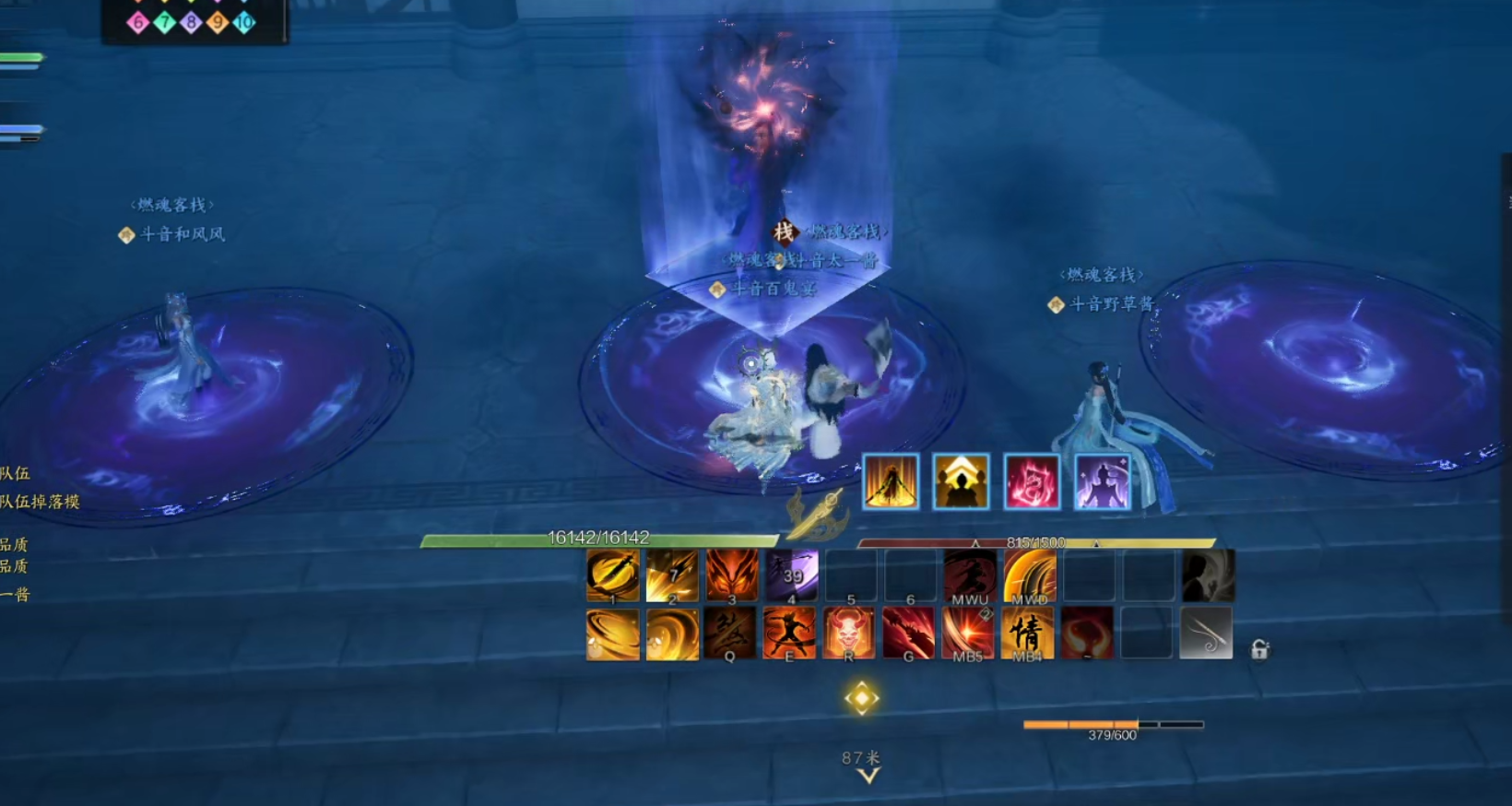Screen dimensions: 1512x806
Task: Use the red demon mask skill in slot 3
Action: click(x=731, y=575)
